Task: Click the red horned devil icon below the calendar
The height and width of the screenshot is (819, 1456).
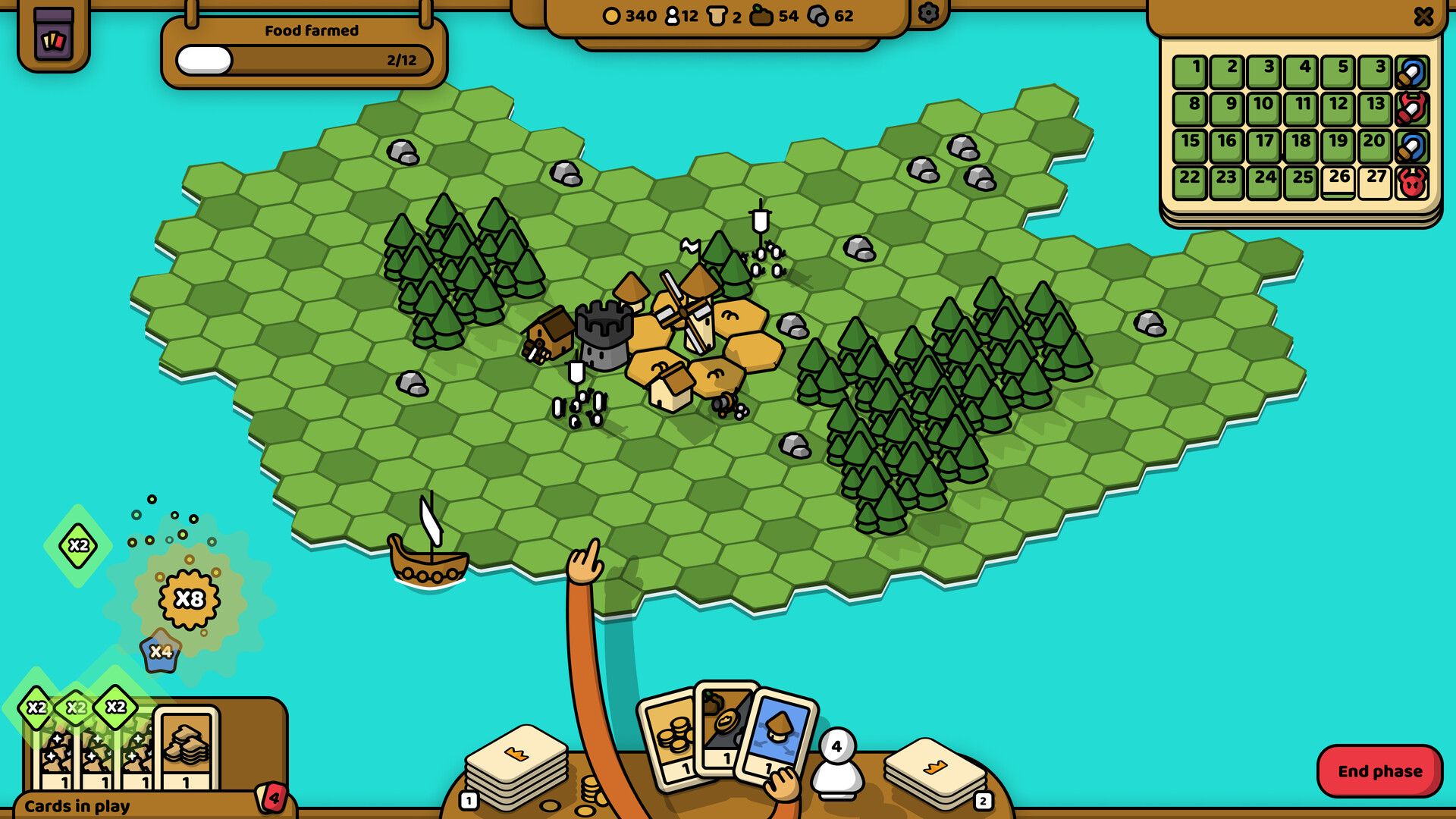Action: 1412,181
